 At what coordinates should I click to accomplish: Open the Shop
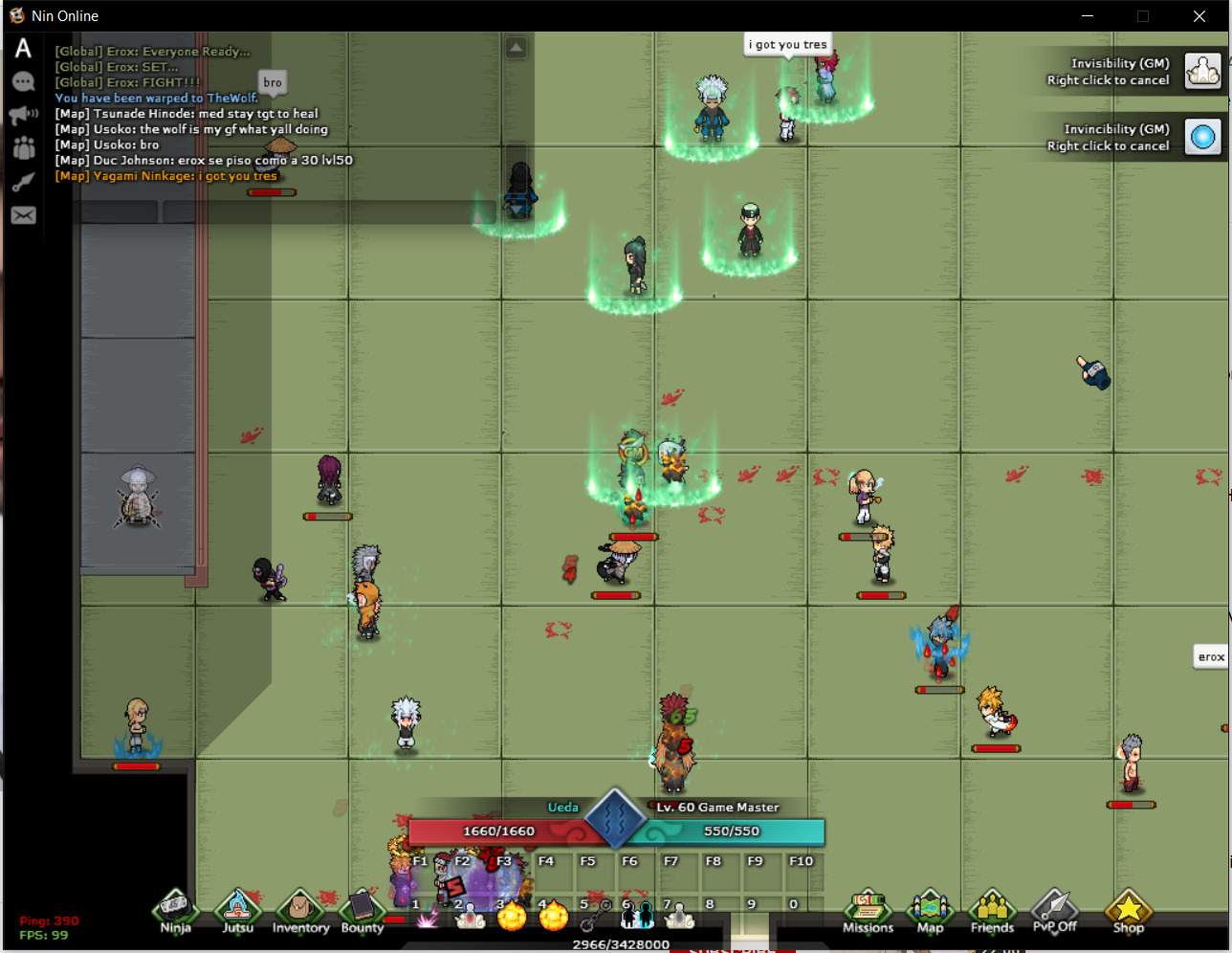[x=1128, y=910]
